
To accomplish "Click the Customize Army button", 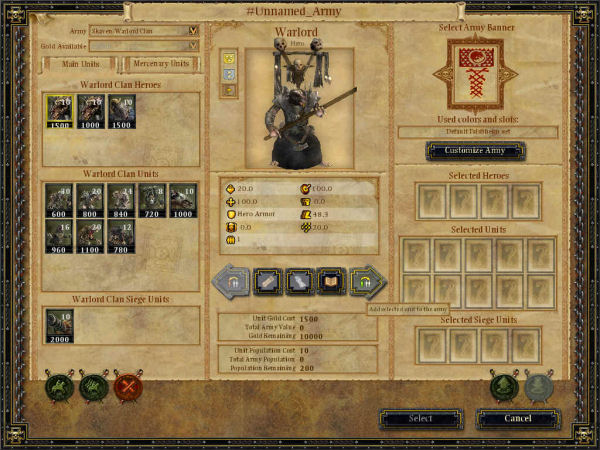I will [475, 151].
